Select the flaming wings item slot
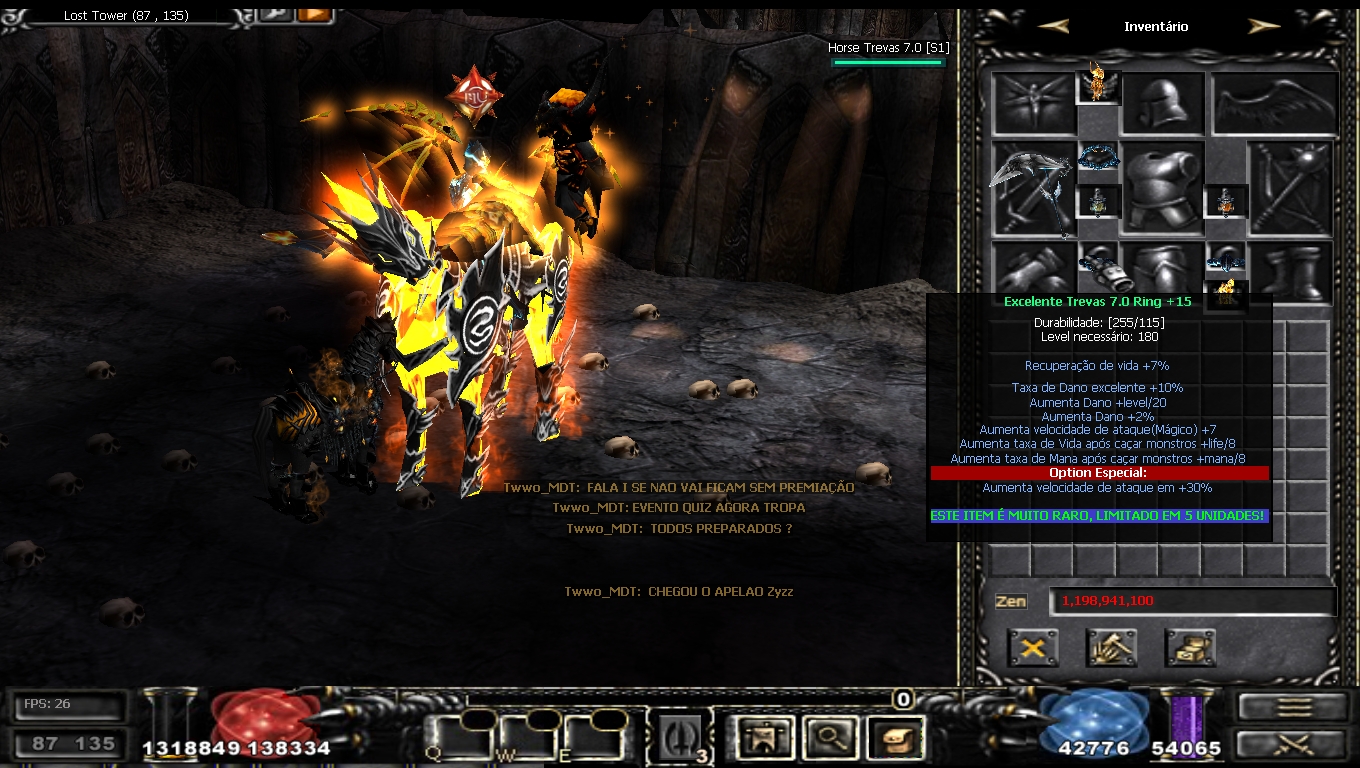 pos(1098,85)
